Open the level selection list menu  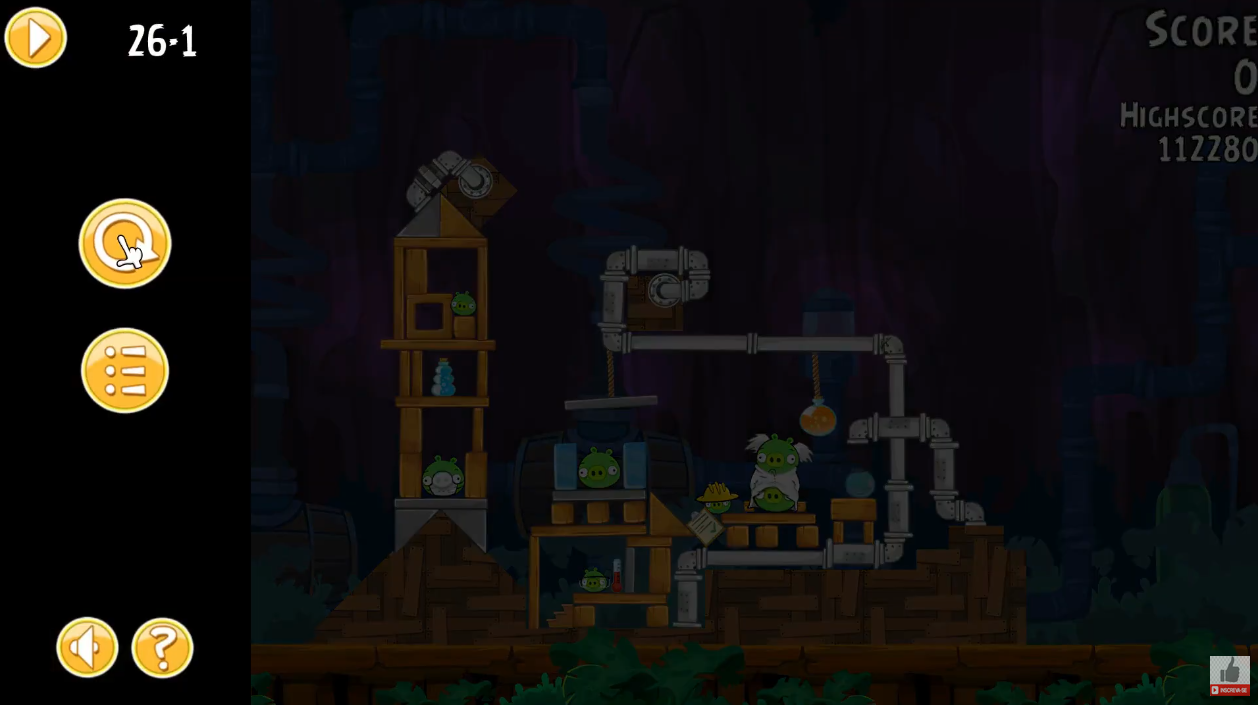tap(125, 370)
